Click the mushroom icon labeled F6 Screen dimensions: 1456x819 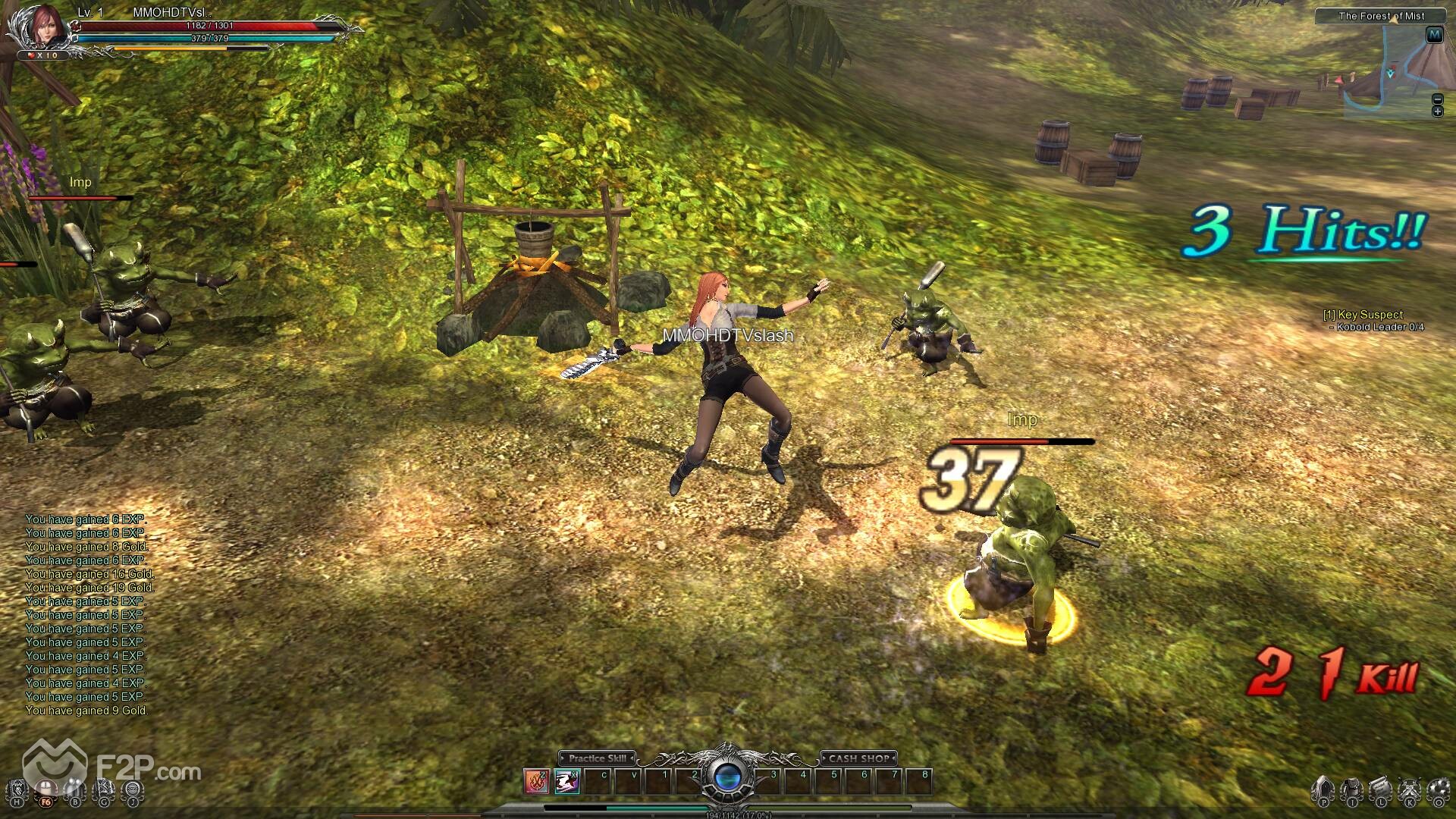coord(47,792)
